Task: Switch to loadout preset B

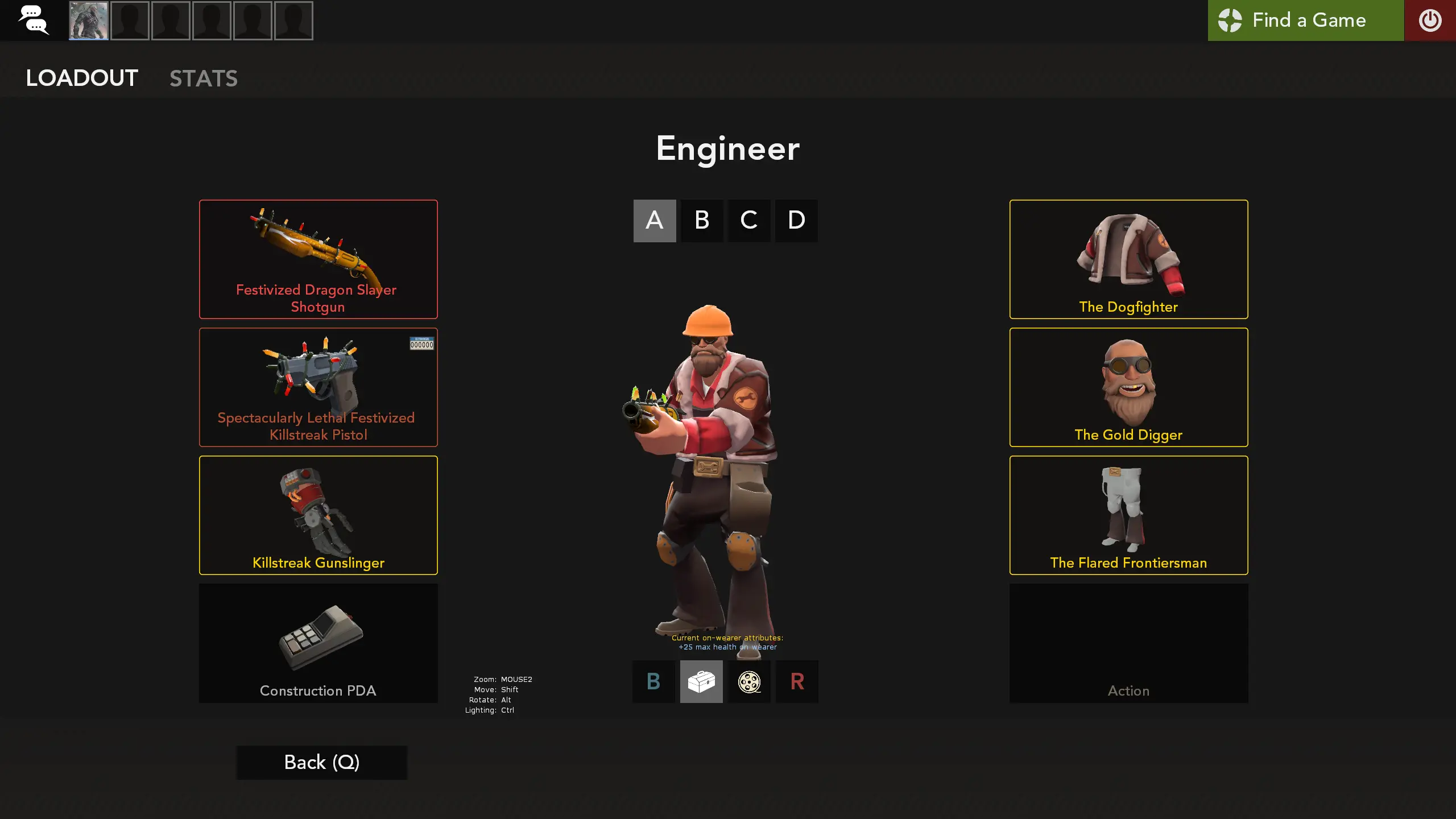Action: [702, 221]
